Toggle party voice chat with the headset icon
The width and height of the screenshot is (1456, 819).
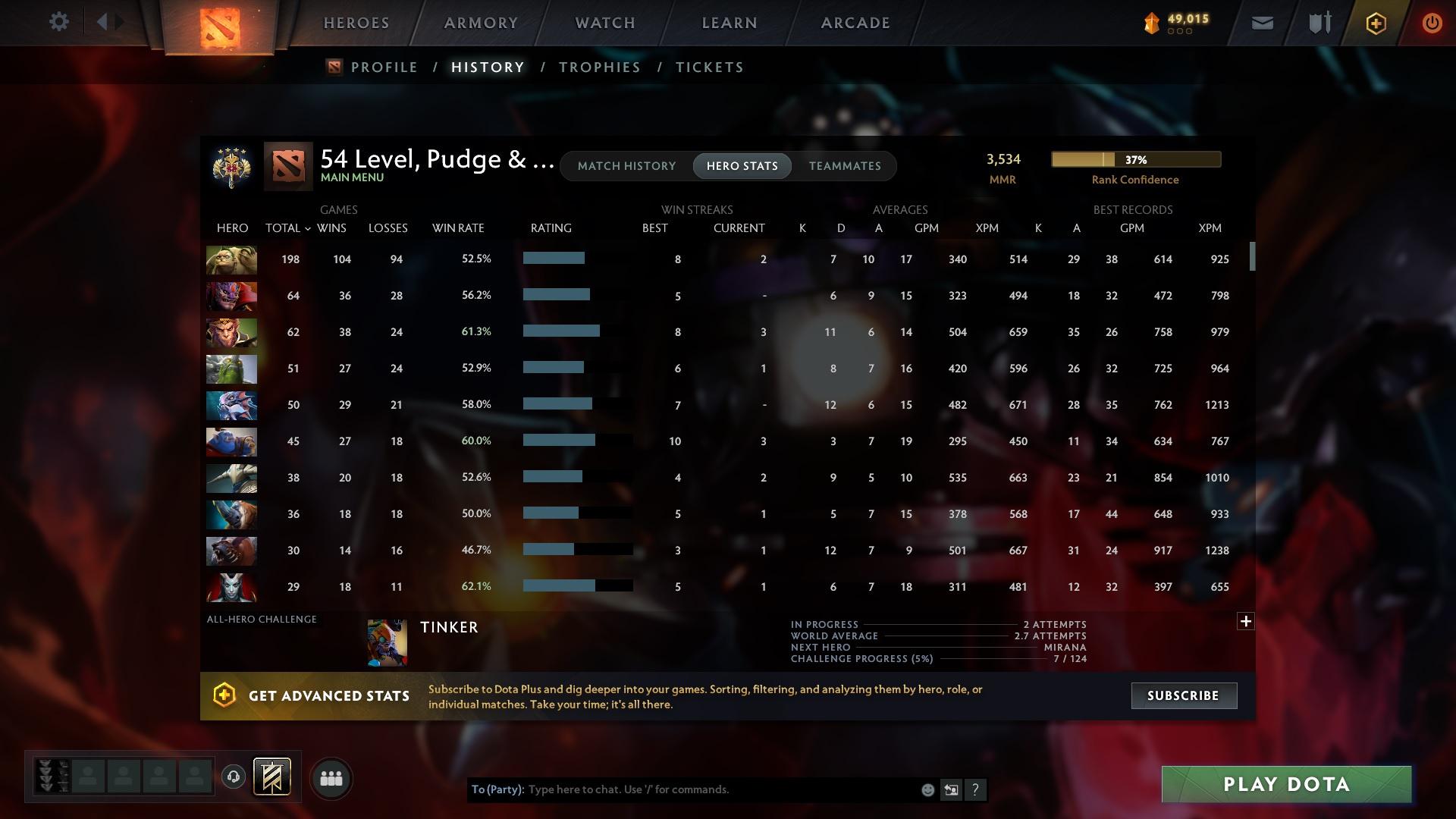[x=234, y=778]
